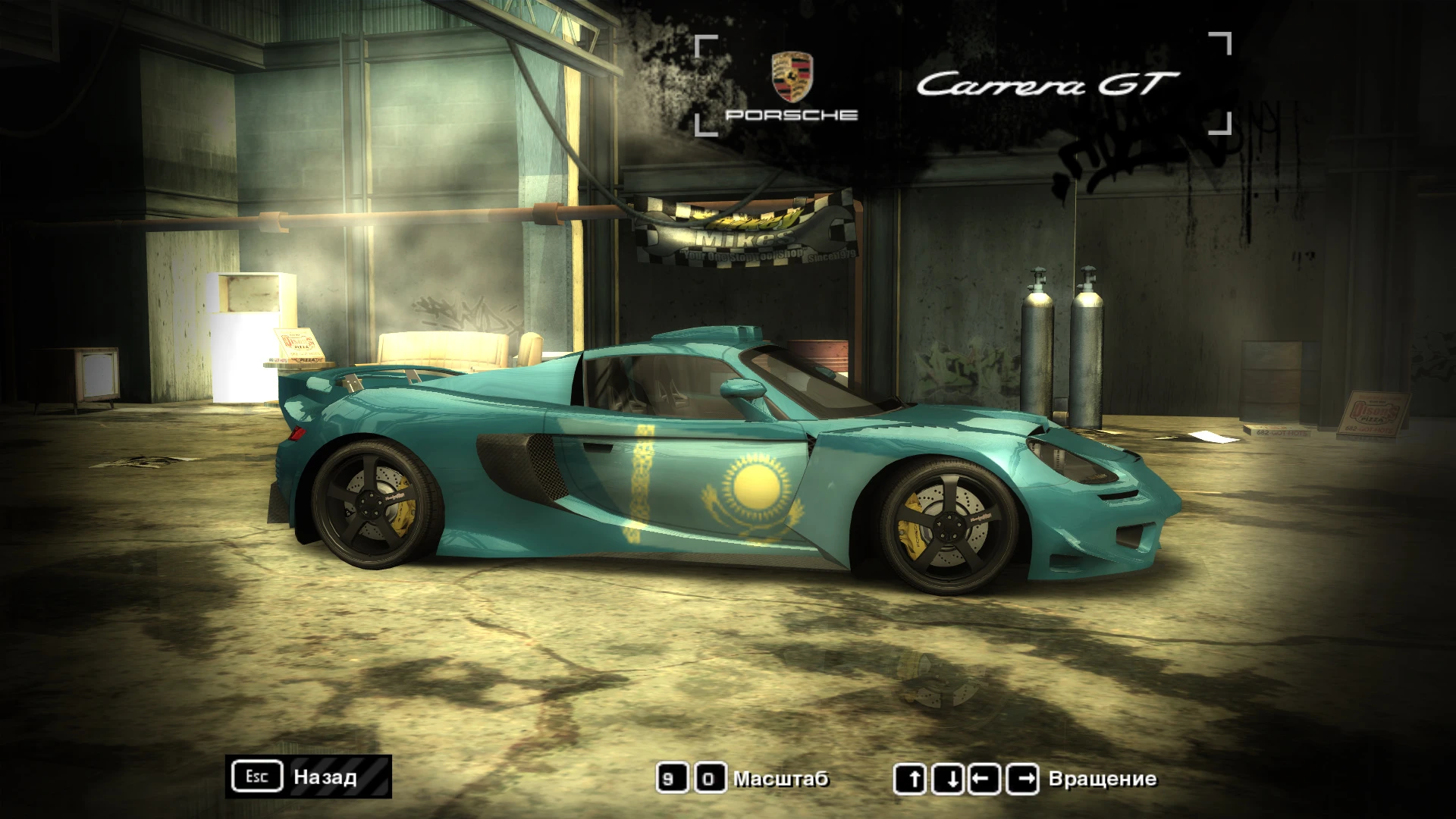Select the Esc key icon
The height and width of the screenshot is (819, 1456).
[256, 776]
